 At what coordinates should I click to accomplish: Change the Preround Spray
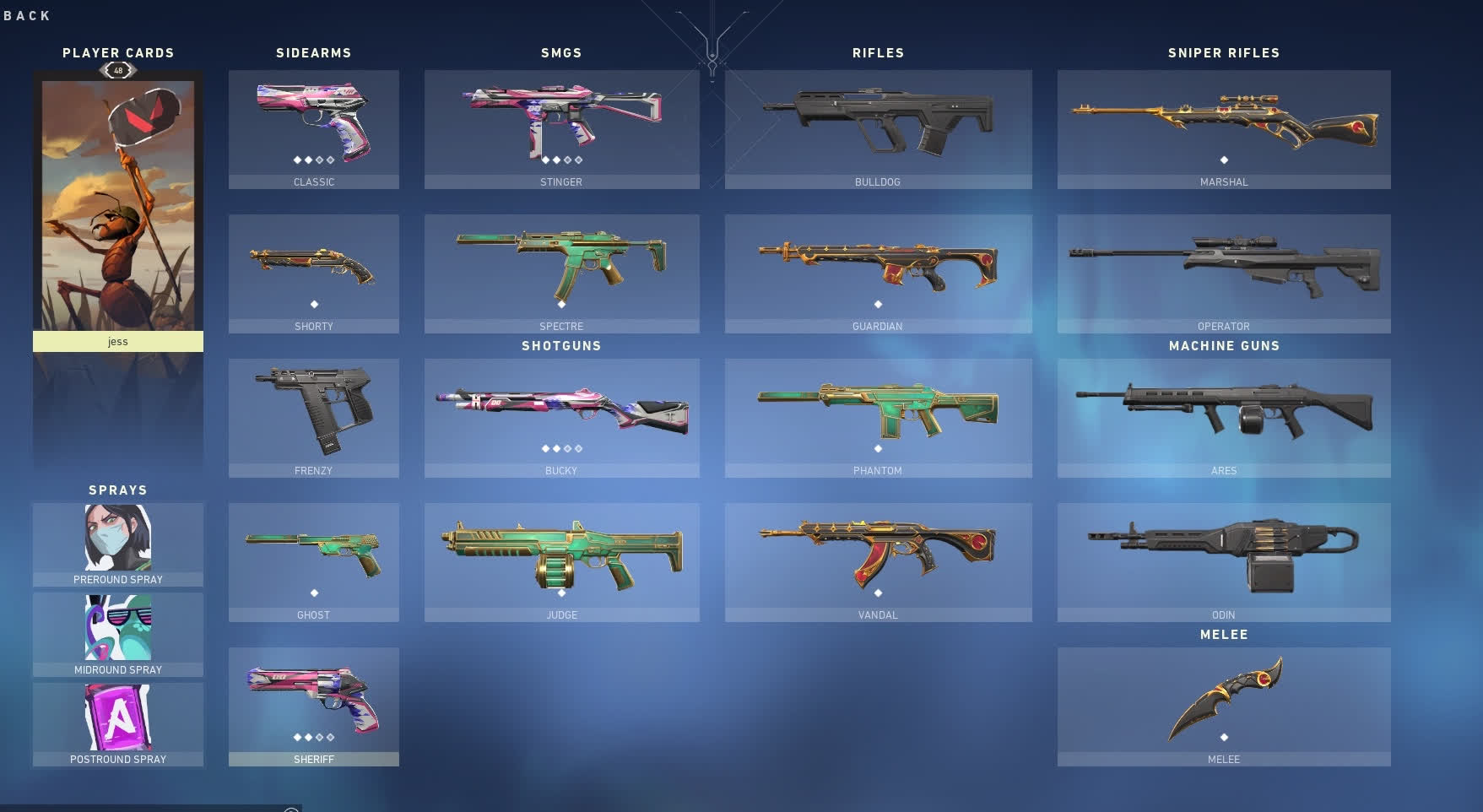(118, 544)
